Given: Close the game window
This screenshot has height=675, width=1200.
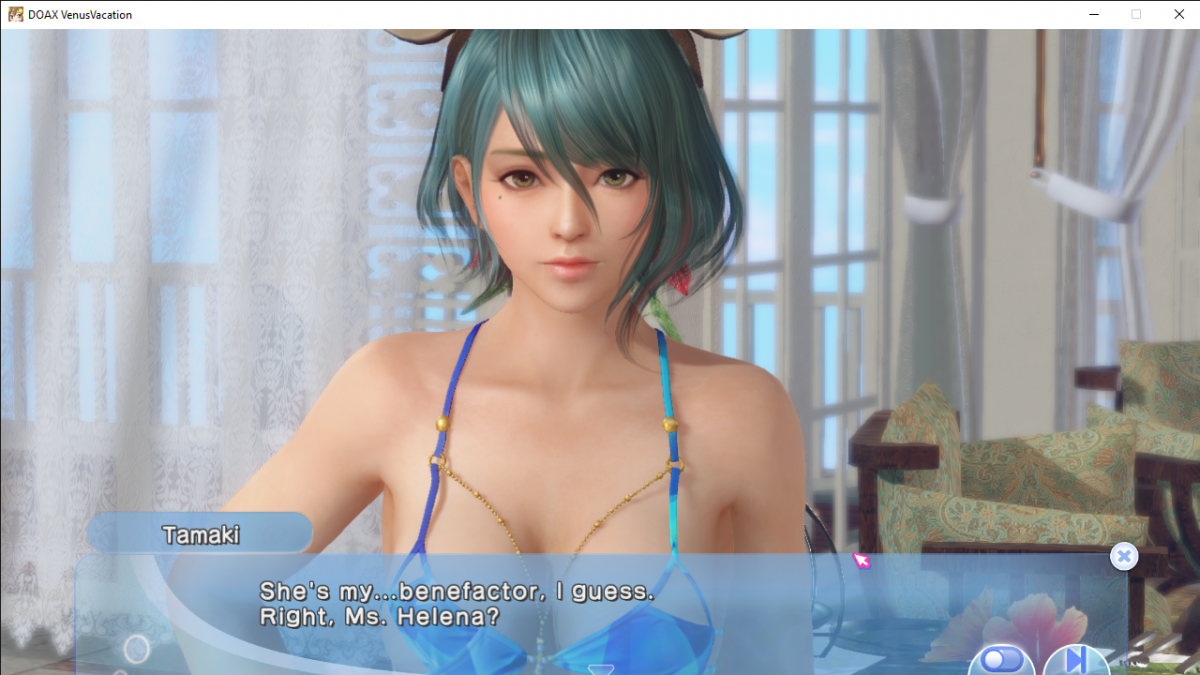Looking at the screenshot, I should point(1177,14).
